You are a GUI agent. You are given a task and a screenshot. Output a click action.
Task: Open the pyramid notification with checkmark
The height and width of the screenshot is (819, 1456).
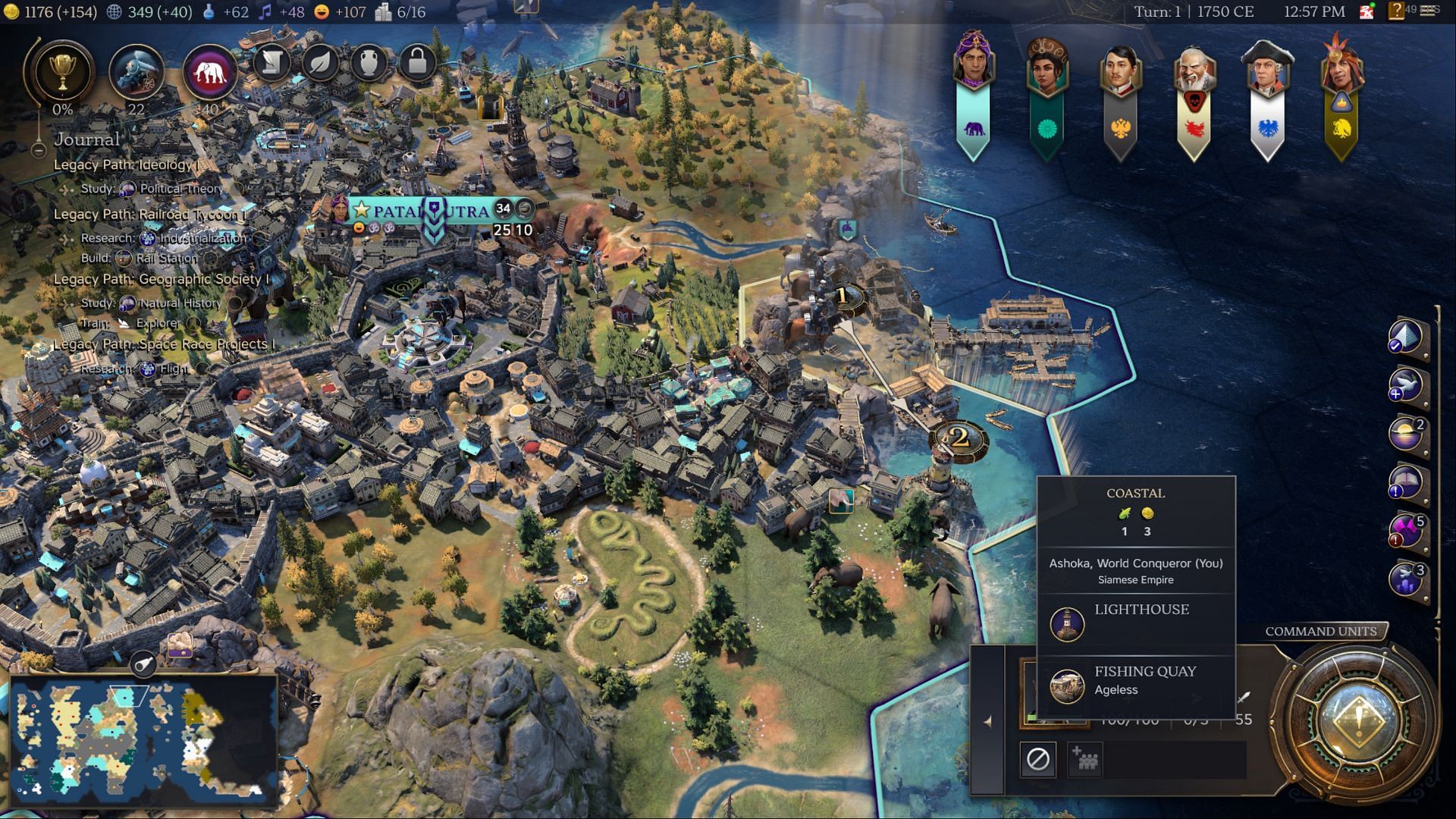pyautogui.click(x=1404, y=337)
